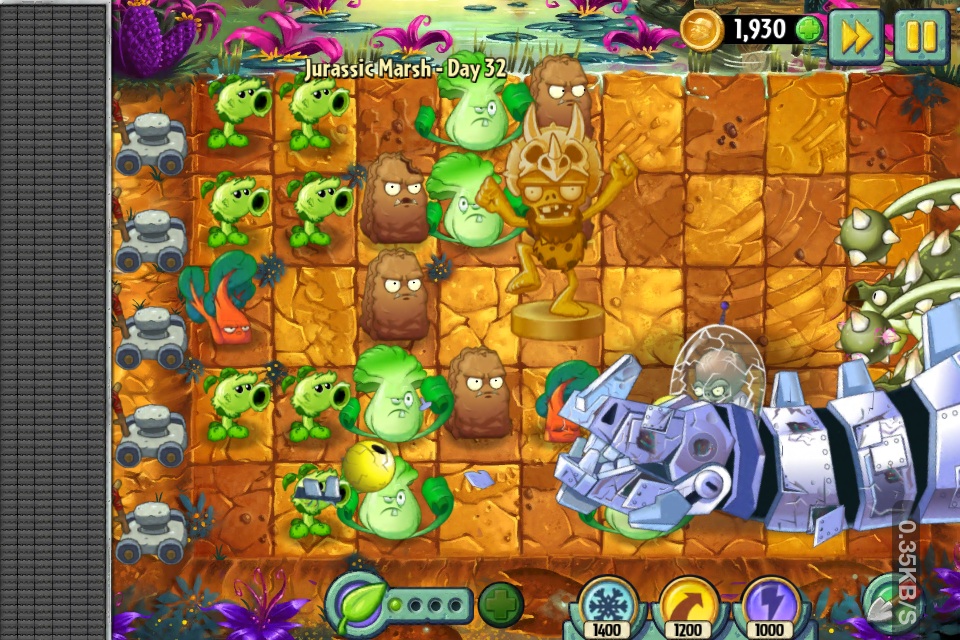
Task: Buy more Plant Food with plus button
Action: pos(500,605)
